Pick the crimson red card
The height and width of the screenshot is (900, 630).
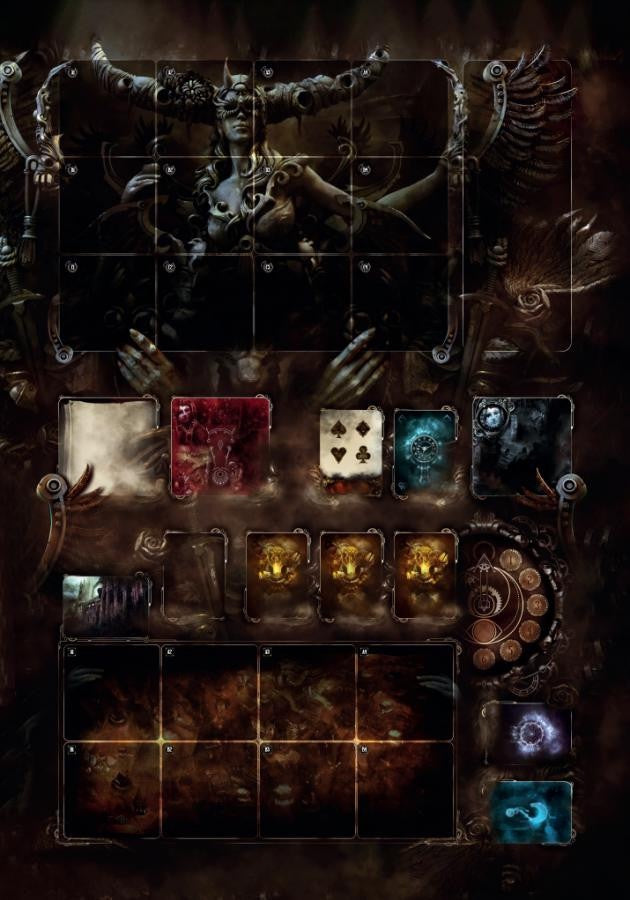(x=221, y=446)
